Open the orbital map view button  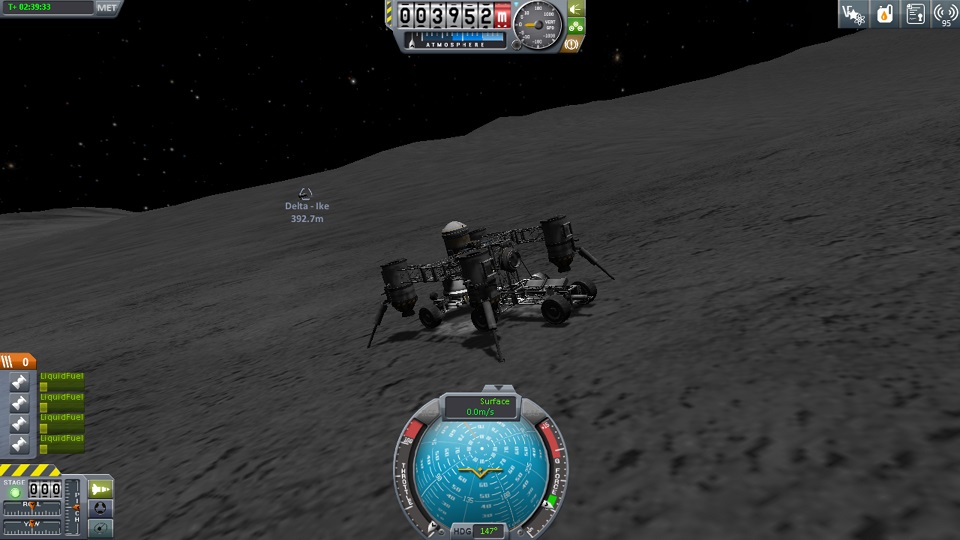click(101, 527)
